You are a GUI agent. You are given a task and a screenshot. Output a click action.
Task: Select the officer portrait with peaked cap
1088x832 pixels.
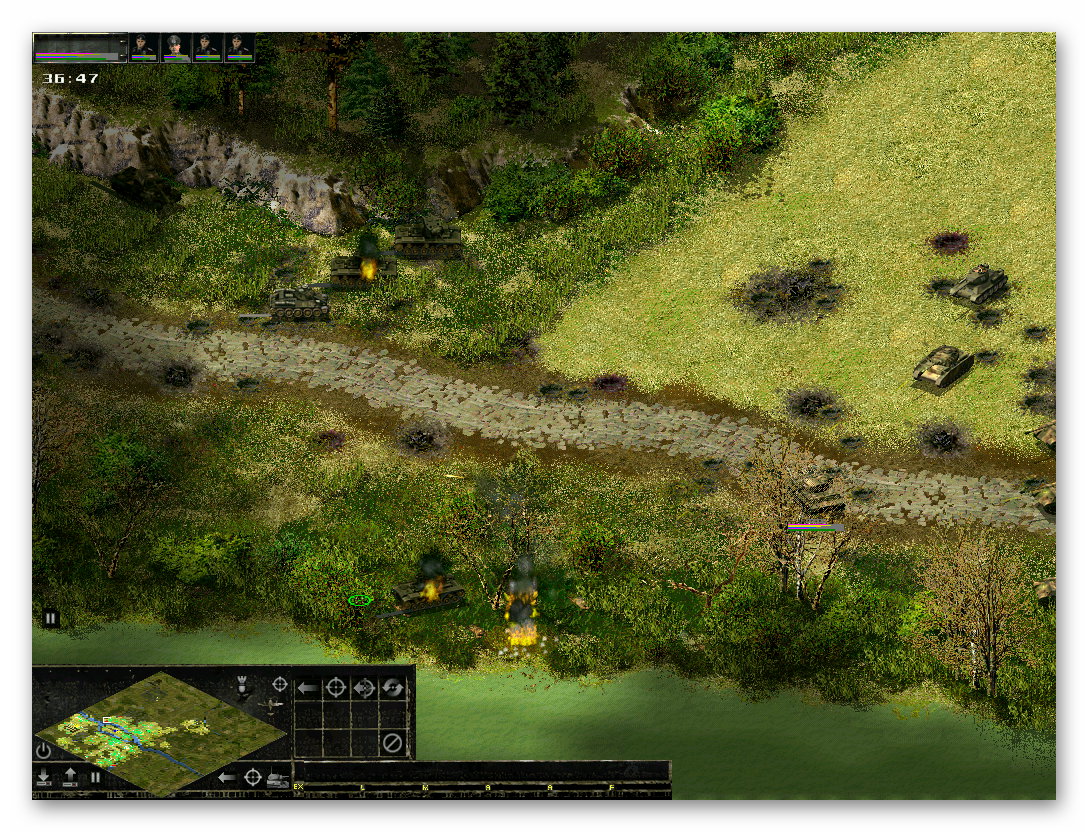point(176,47)
